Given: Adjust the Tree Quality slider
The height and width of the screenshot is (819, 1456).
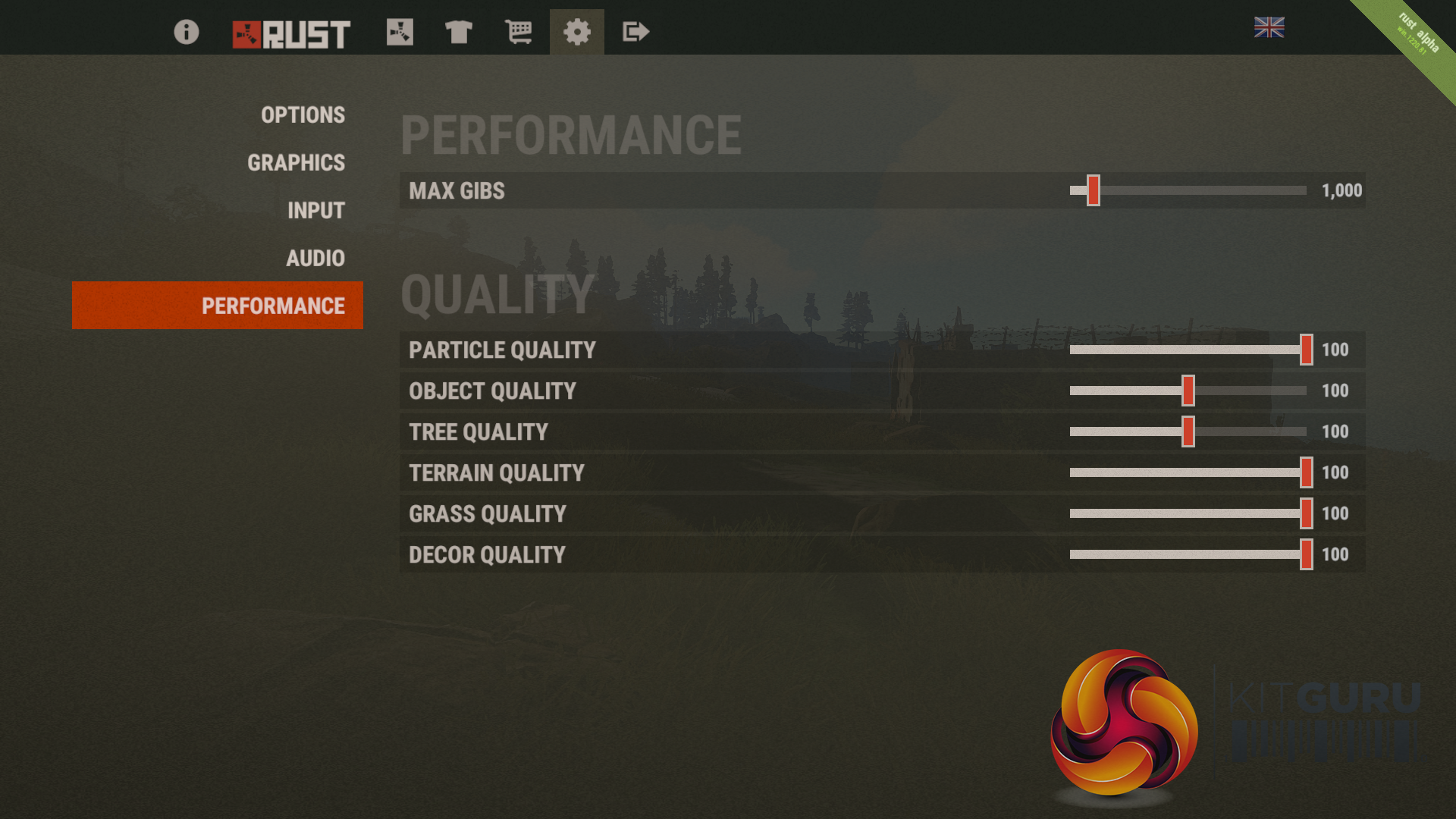Looking at the screenshot, I should 1188,431.
